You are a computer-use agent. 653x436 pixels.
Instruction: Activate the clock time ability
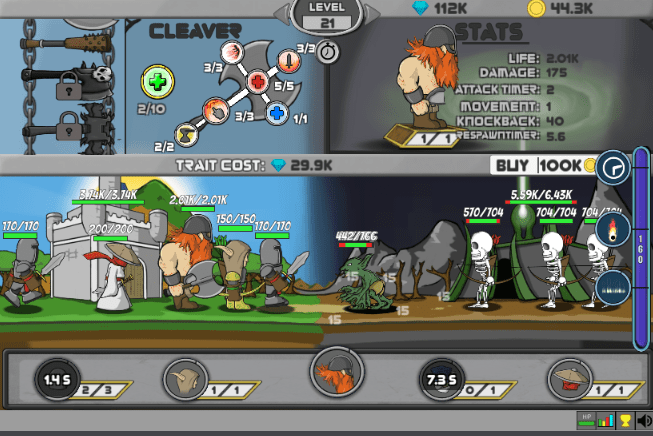[612, 169]
